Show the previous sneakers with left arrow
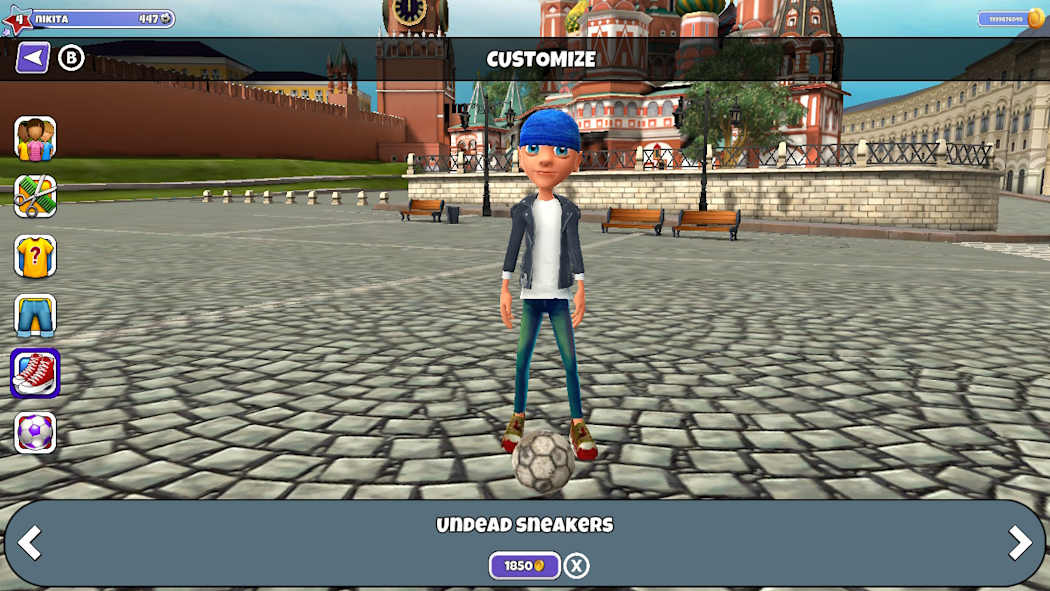 coord(30,543)
